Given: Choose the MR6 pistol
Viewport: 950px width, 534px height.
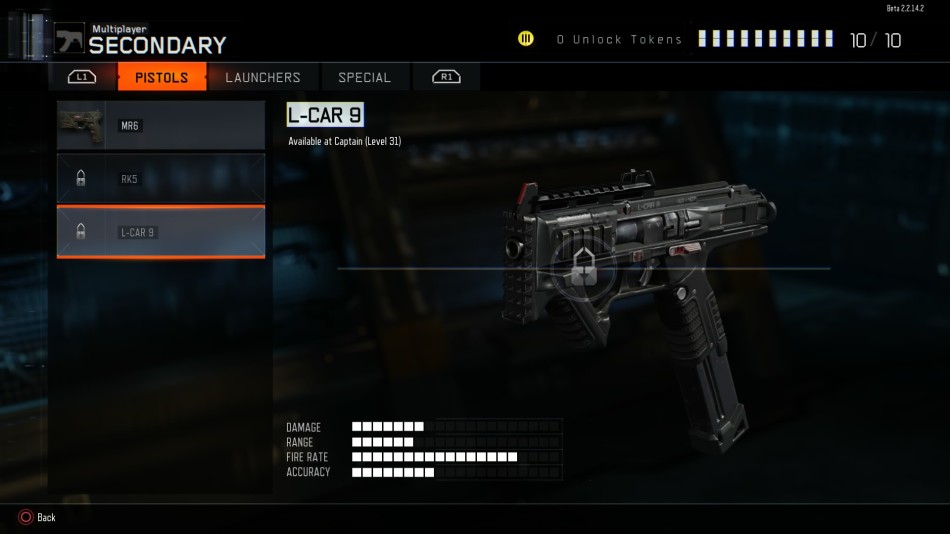Looking at the screenshot, I should pos(161,125).
